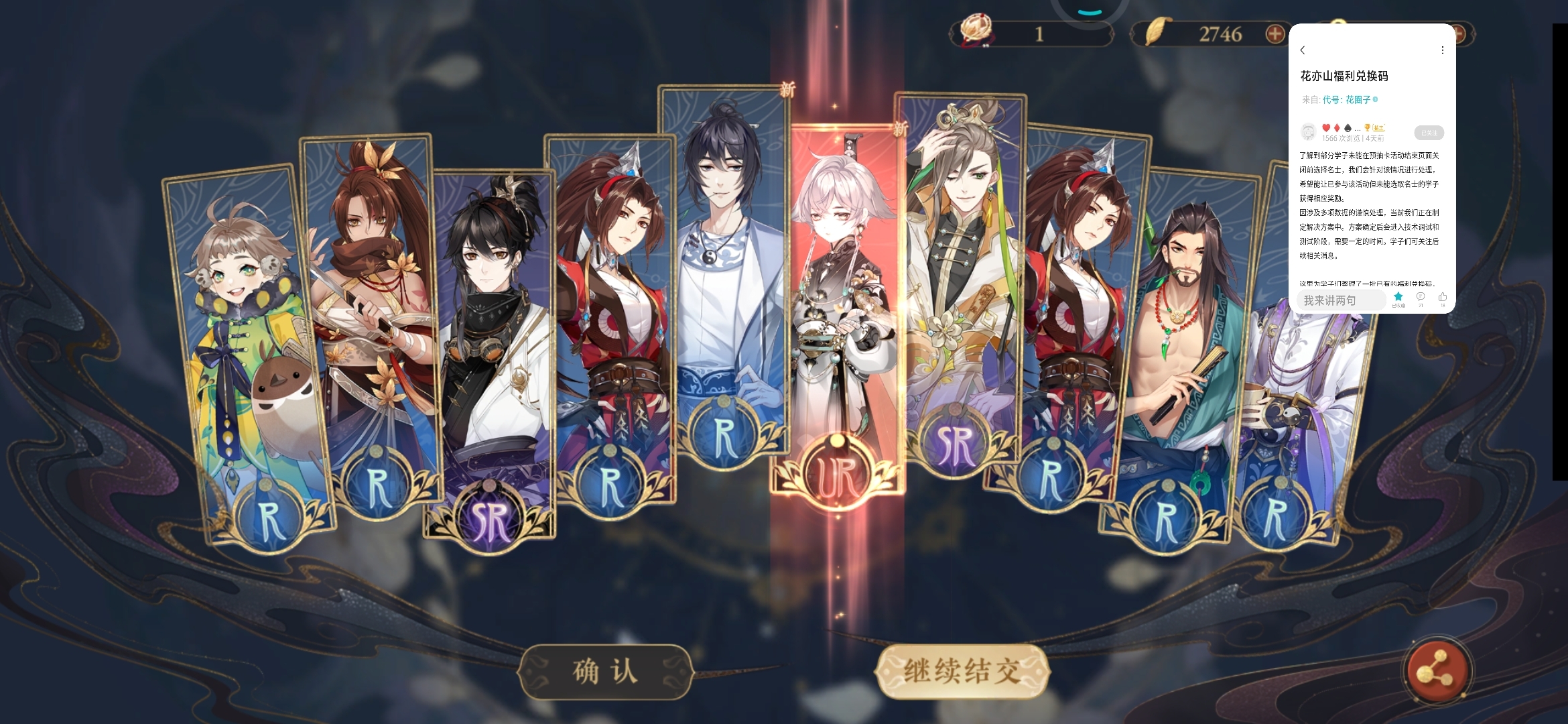Toggle the 已关注 follow state

[1429, 133]
